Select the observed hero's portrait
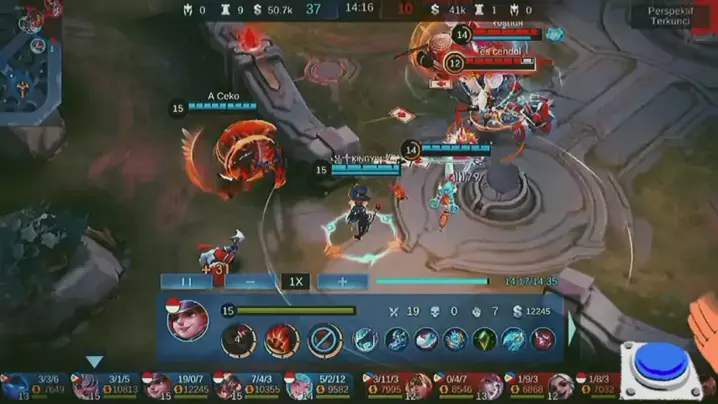The height and width of the screenshot is (404, 718). 187,320
